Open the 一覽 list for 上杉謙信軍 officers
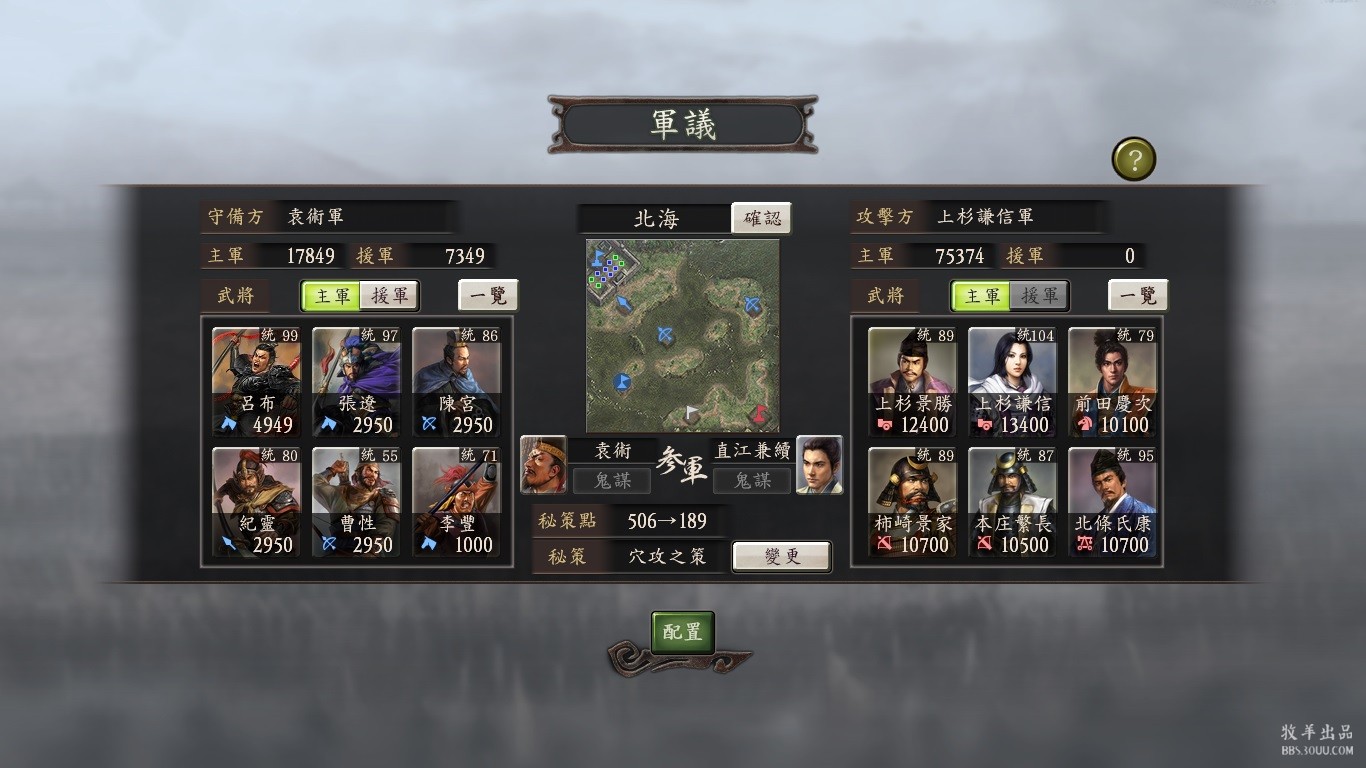 [1138, 296]
